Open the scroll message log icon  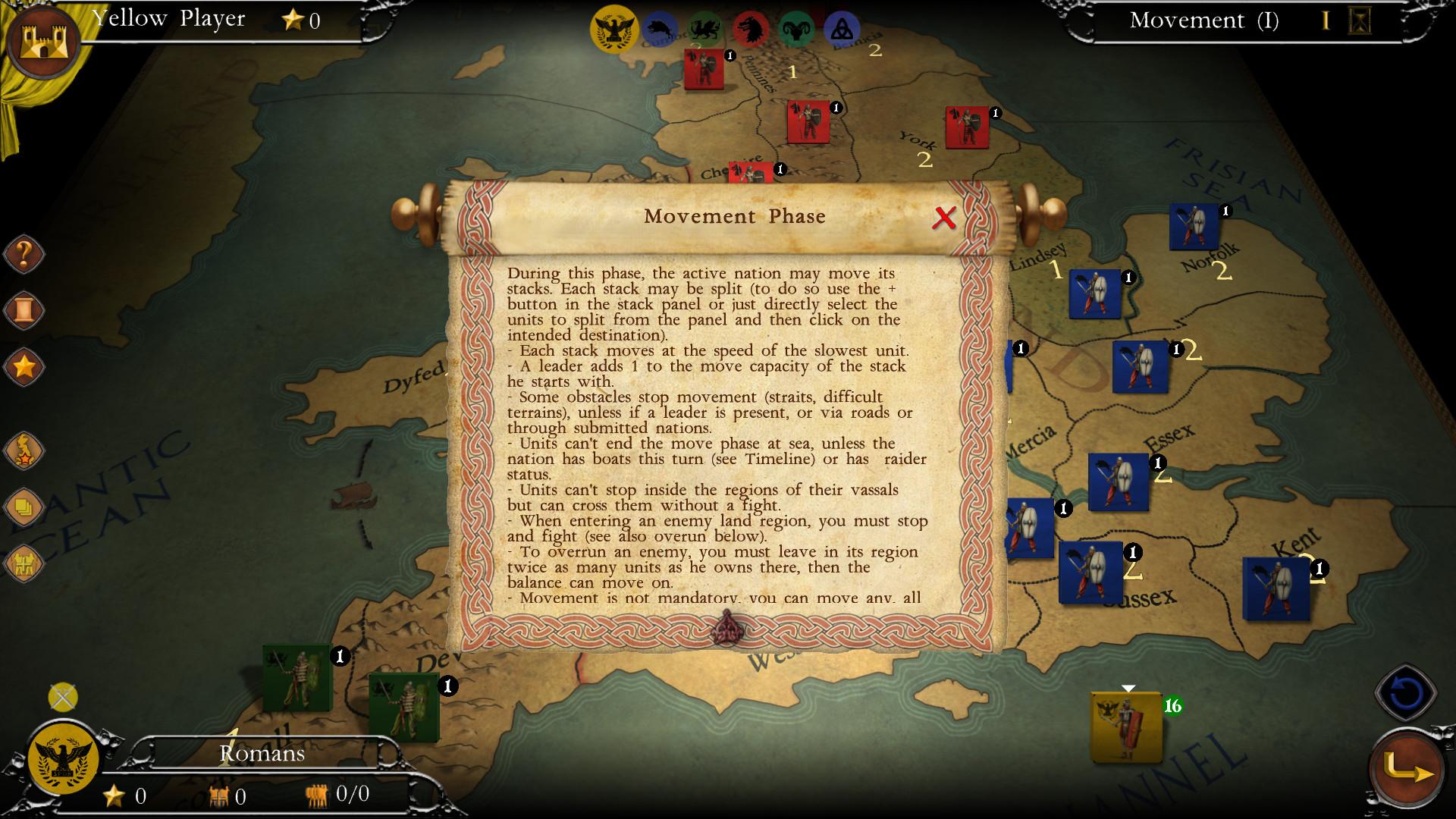click(x=23, y=311)
